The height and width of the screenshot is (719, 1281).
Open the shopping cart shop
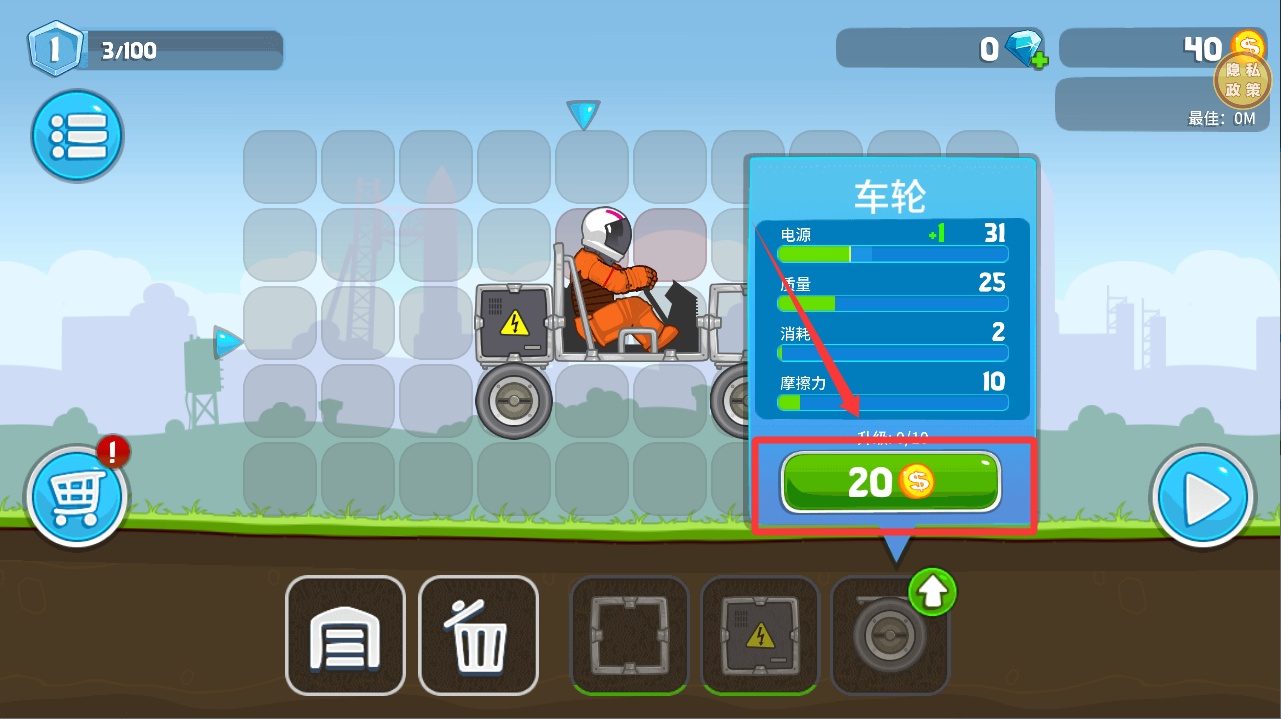pos(77,497)
